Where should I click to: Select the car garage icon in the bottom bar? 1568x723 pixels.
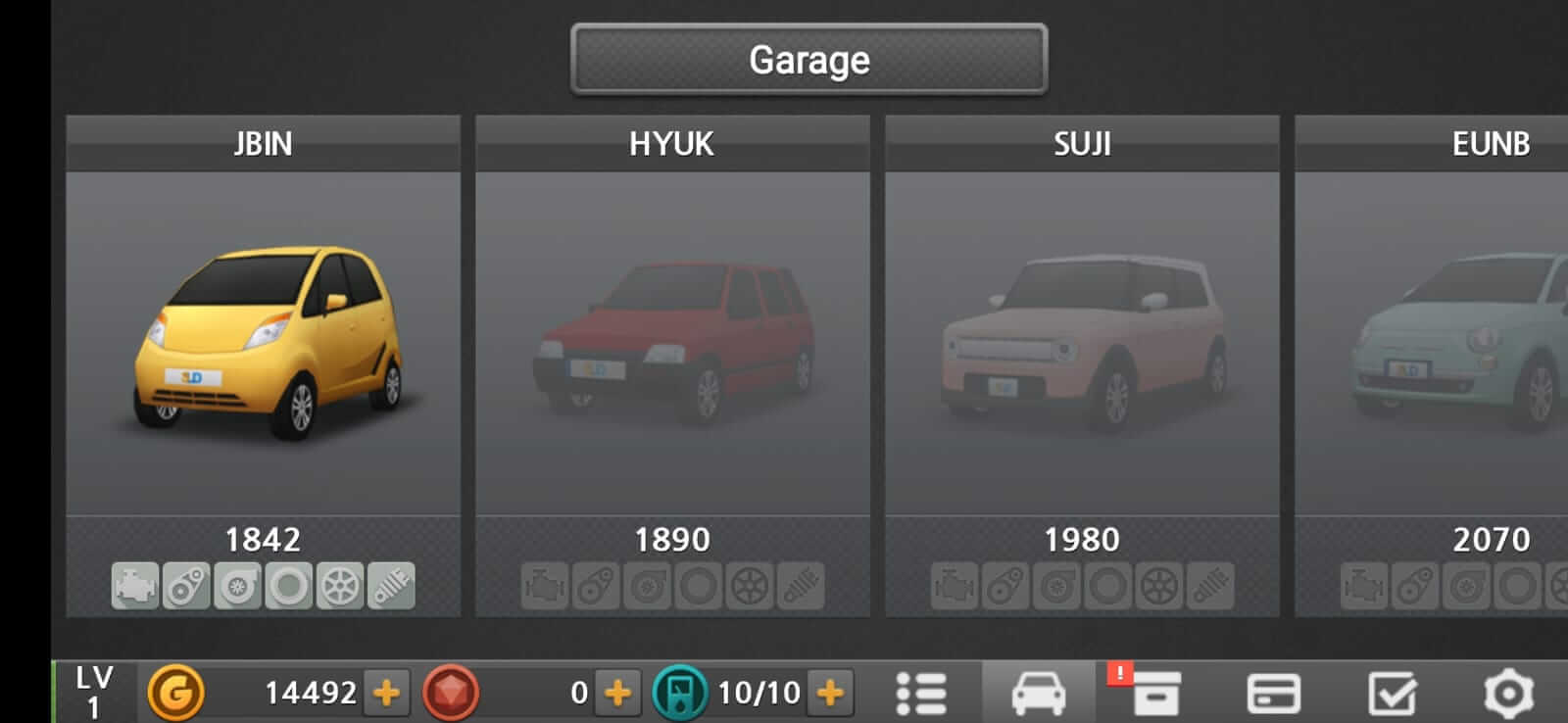pos(1040,695)
